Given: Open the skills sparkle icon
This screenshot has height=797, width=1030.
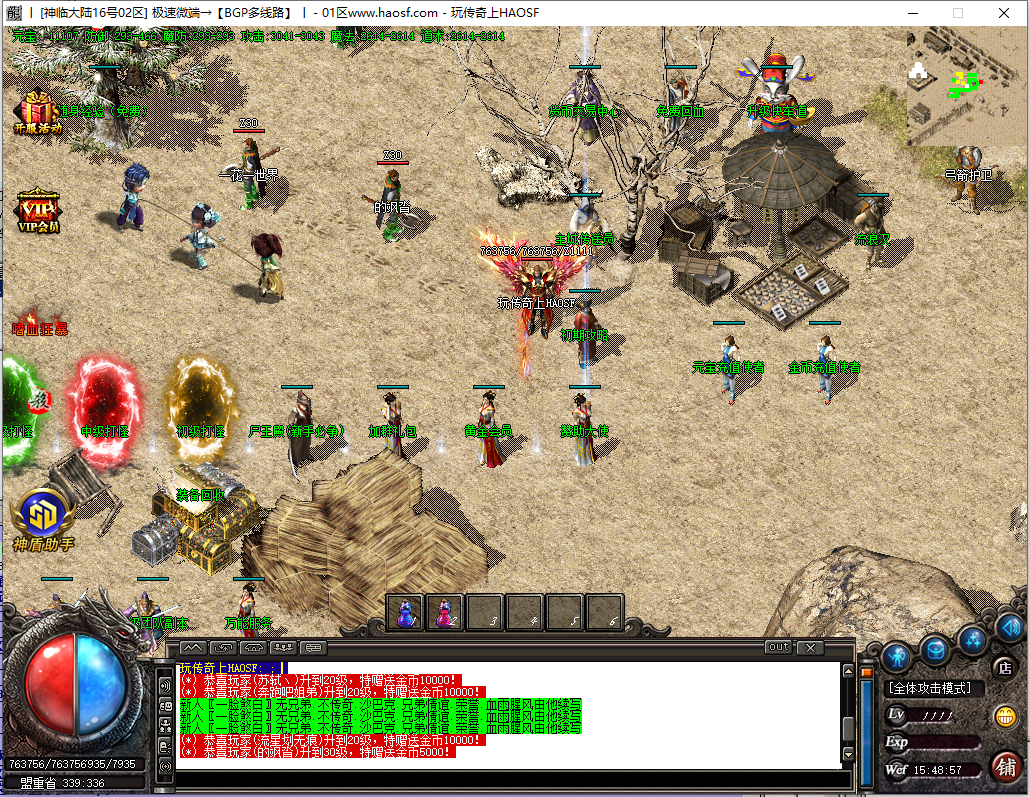Looking at the screenshot, I should 972,639.
